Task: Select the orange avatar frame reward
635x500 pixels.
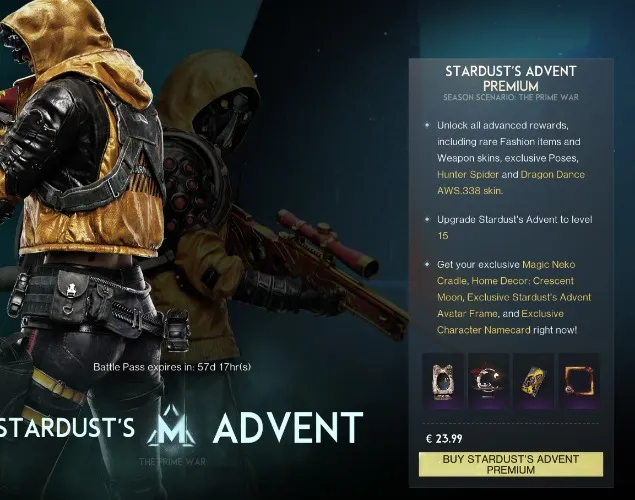Action: coord(578,380)
